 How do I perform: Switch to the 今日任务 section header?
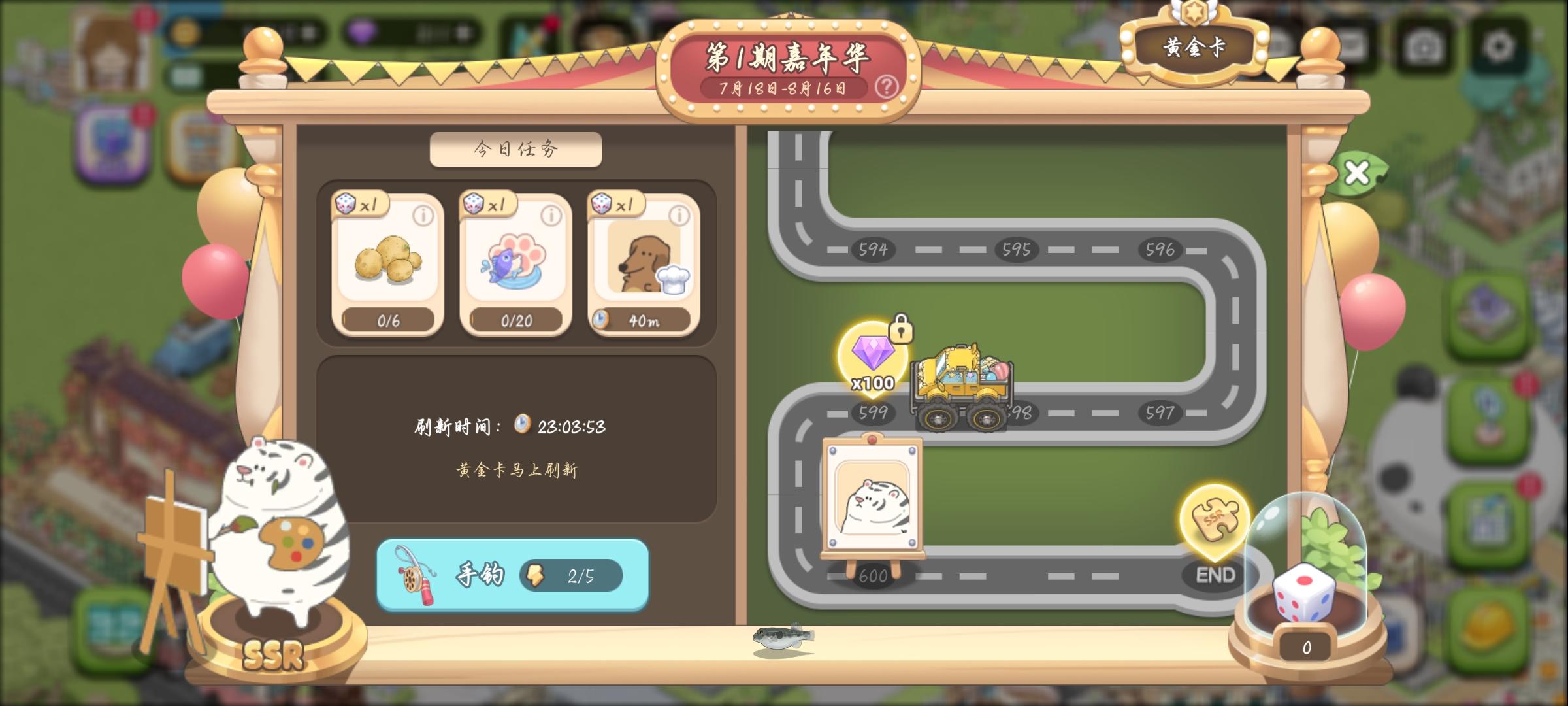coord(515,150)
